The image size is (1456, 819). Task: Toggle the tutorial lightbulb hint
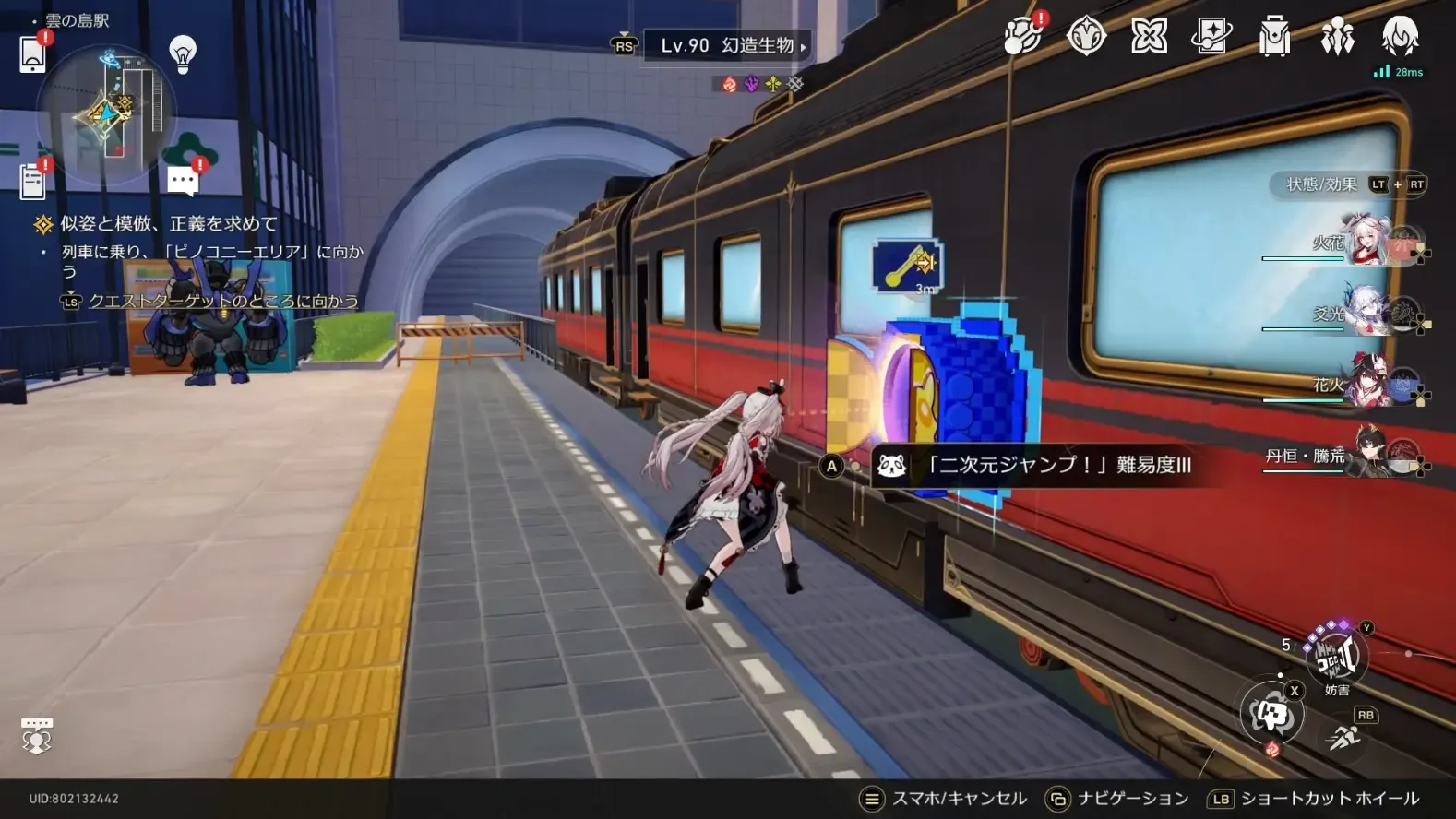coord(182,53)
